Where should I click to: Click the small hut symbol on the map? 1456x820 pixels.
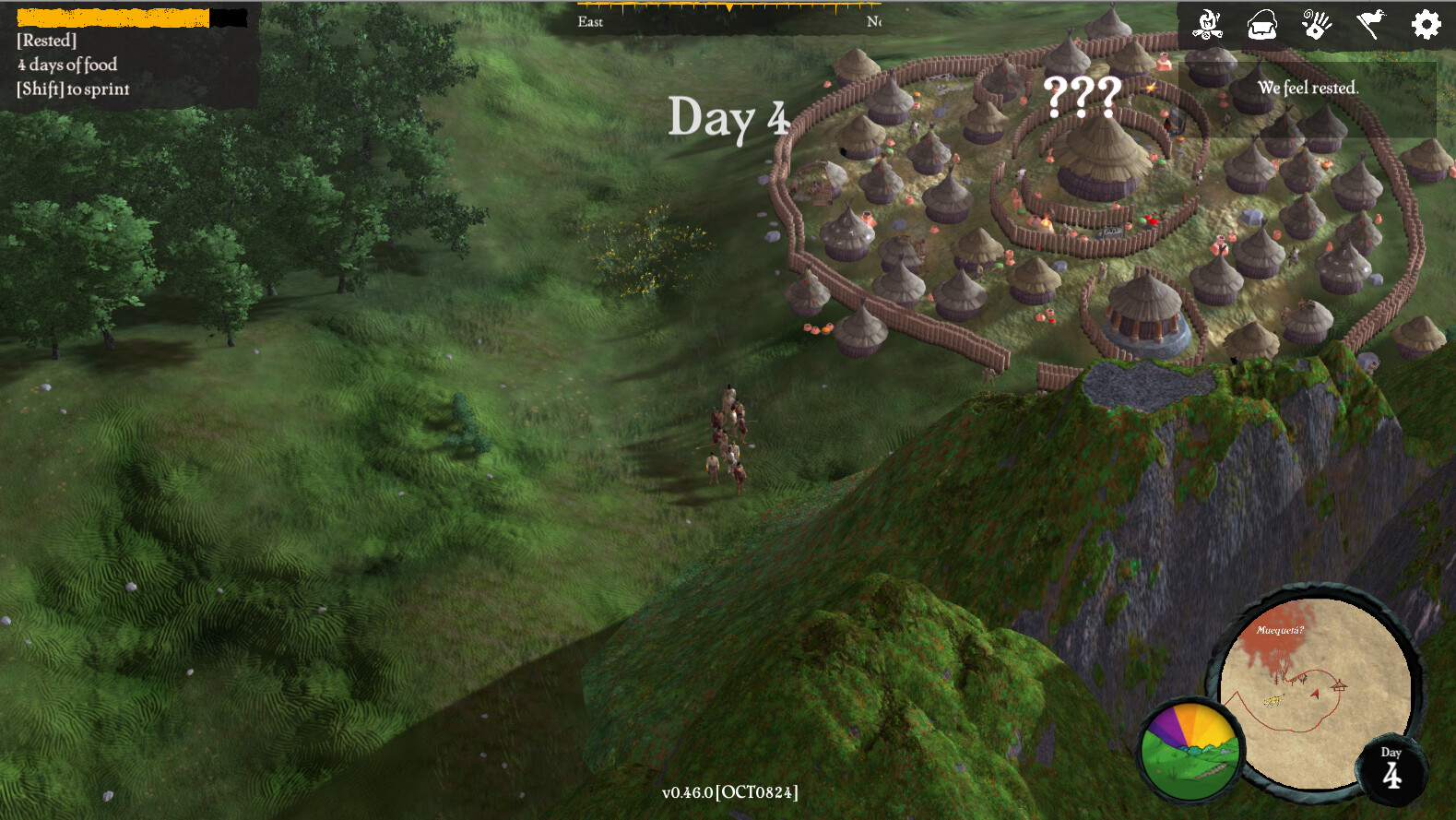point(1340,686)
